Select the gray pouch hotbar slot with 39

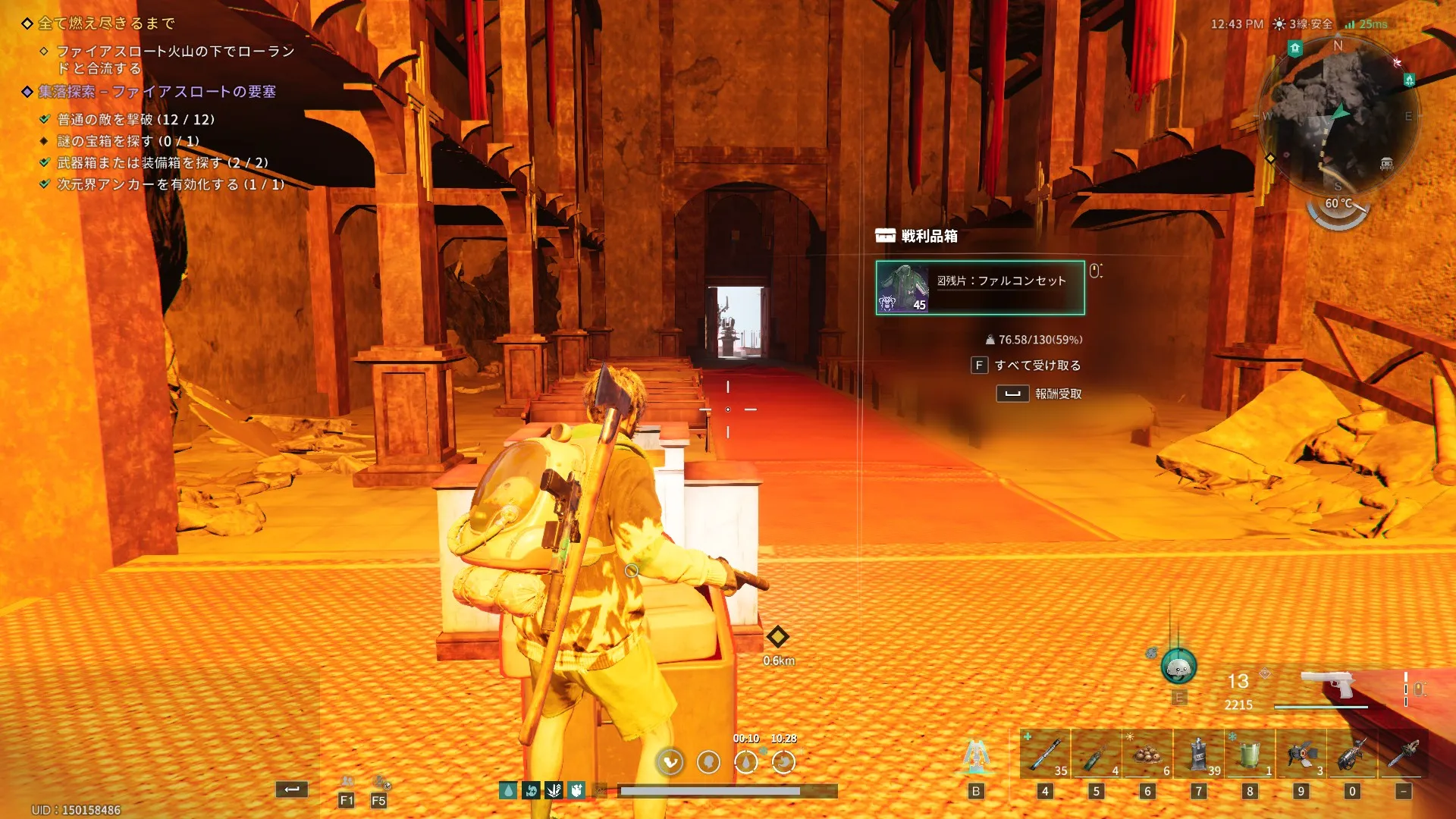[x=1198, y=755]
